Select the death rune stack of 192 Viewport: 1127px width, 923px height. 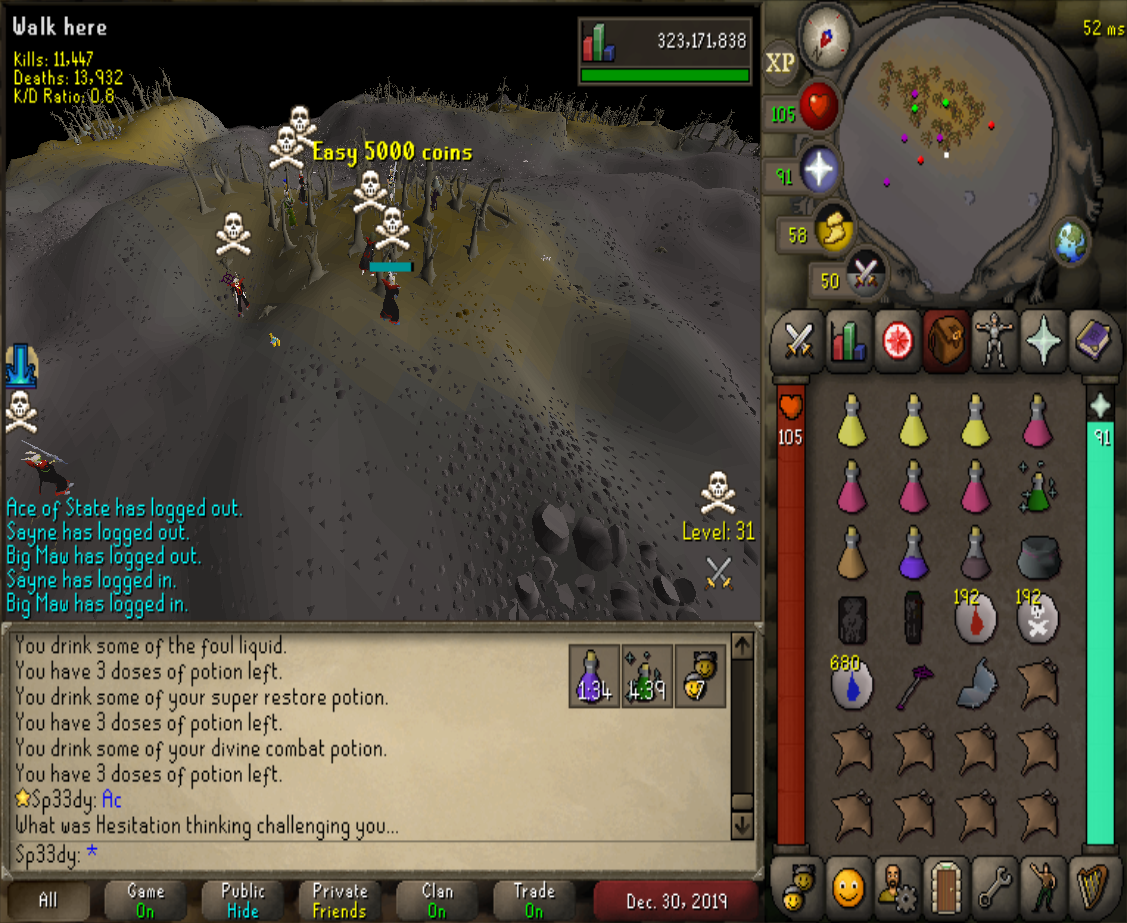click(x=1038, y=620)
